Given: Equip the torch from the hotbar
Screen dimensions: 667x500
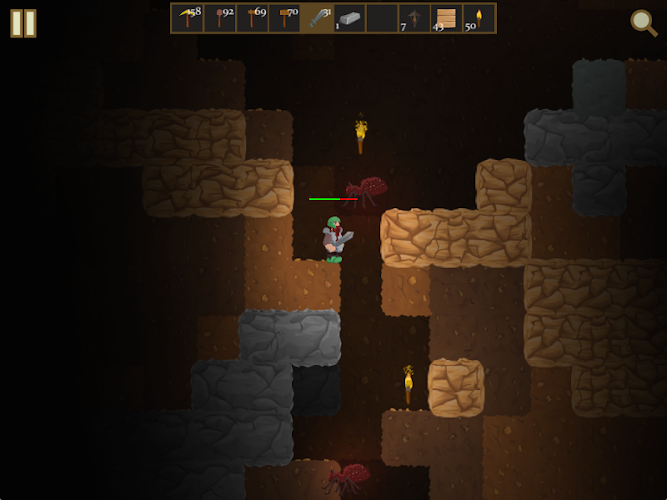Looking at the screenshot, I should click(x=479, y=18).
